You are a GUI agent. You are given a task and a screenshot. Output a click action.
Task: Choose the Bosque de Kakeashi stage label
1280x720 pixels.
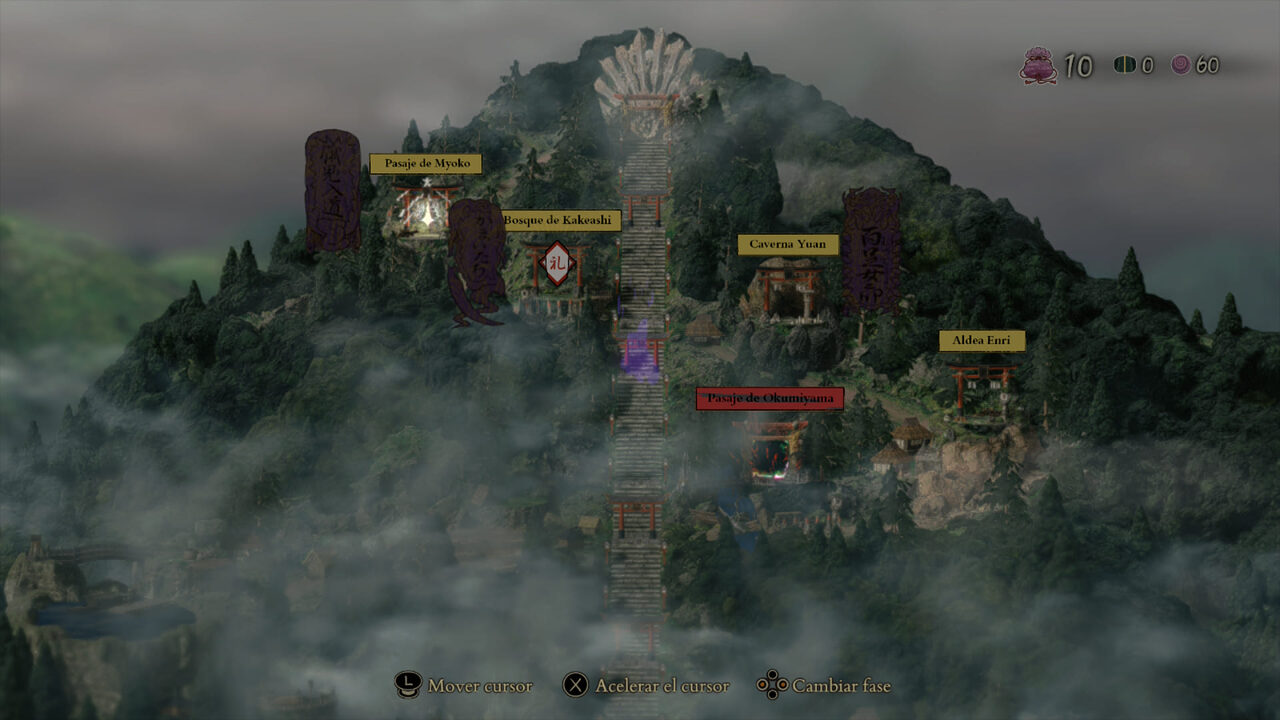pos(559,220)
